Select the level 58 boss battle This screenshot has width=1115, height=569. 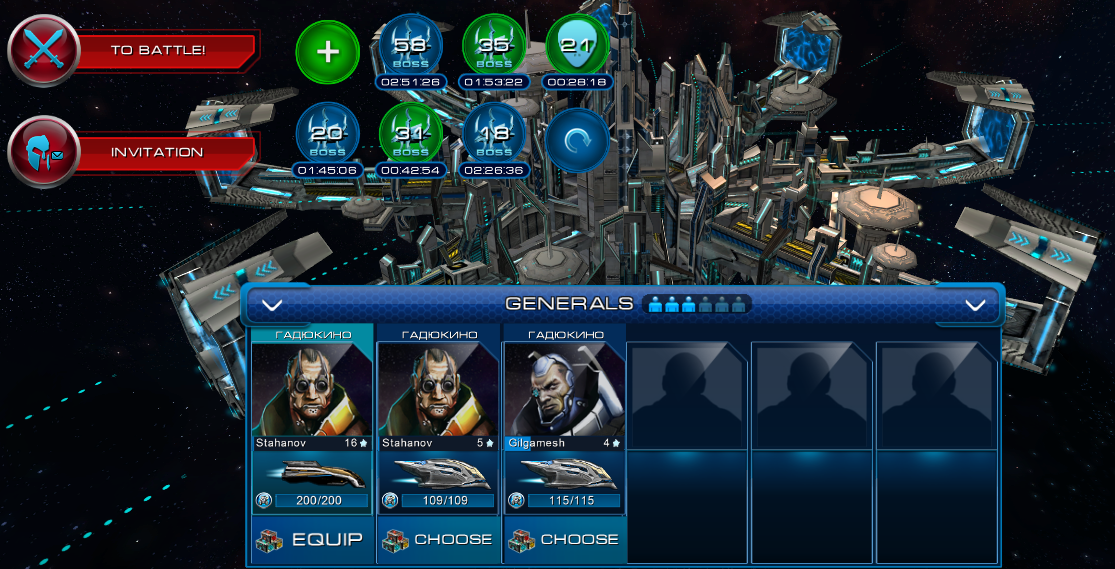click(411, 48)
